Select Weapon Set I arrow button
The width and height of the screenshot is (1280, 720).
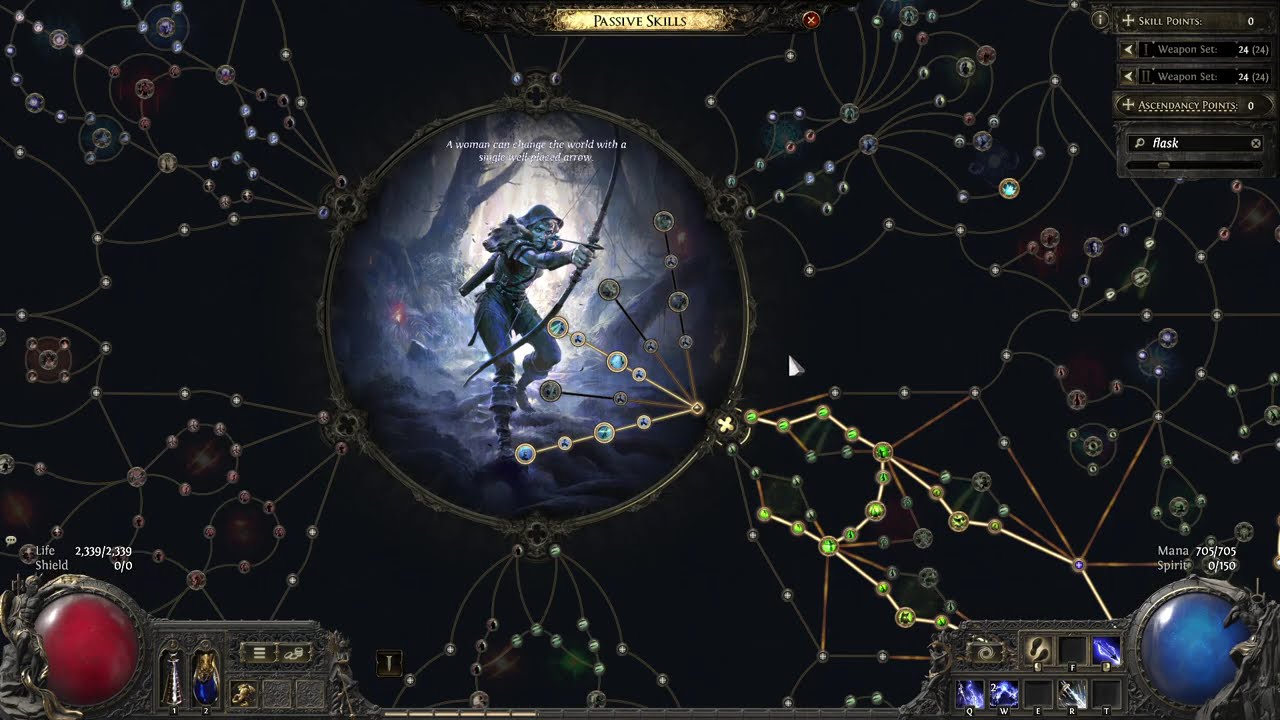point(1128,49)
